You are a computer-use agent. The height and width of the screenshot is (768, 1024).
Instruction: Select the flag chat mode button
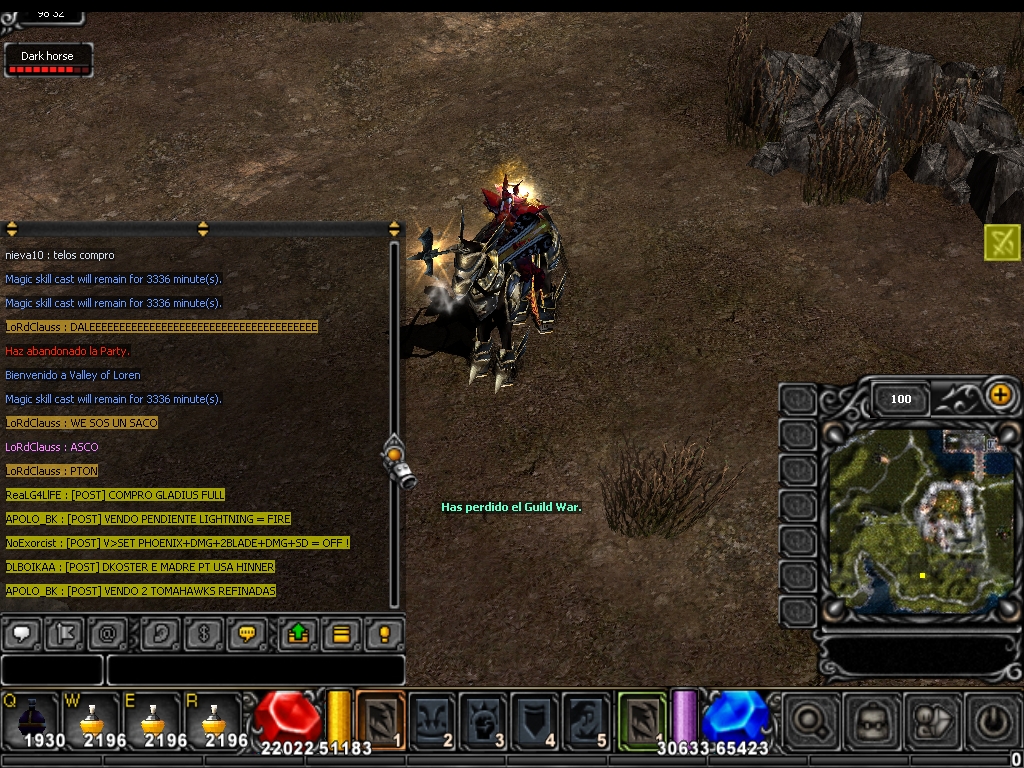click(x=66, y=634)
